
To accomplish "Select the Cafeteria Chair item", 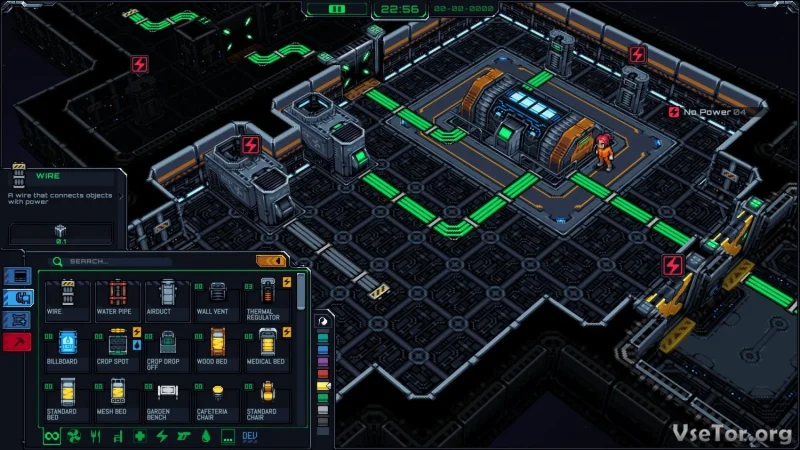I will (x=217, y=395).
